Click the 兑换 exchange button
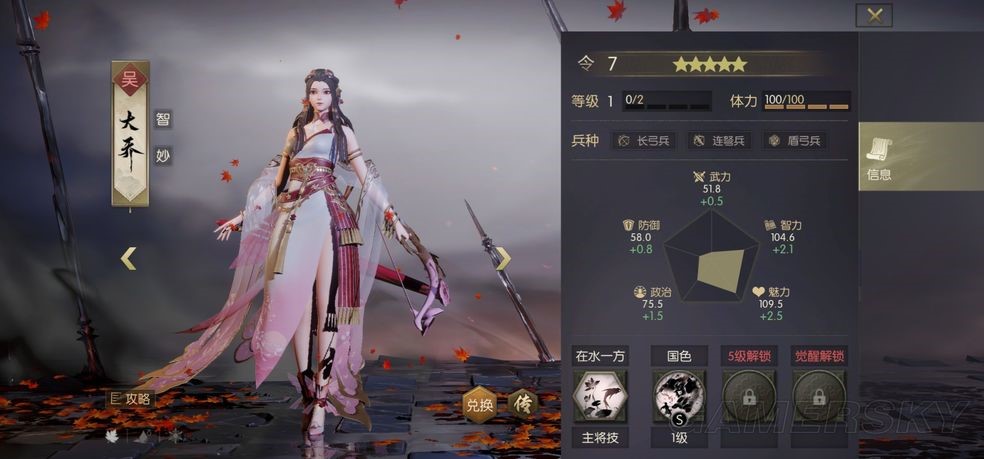984x459 pixels. coord(479,405)
